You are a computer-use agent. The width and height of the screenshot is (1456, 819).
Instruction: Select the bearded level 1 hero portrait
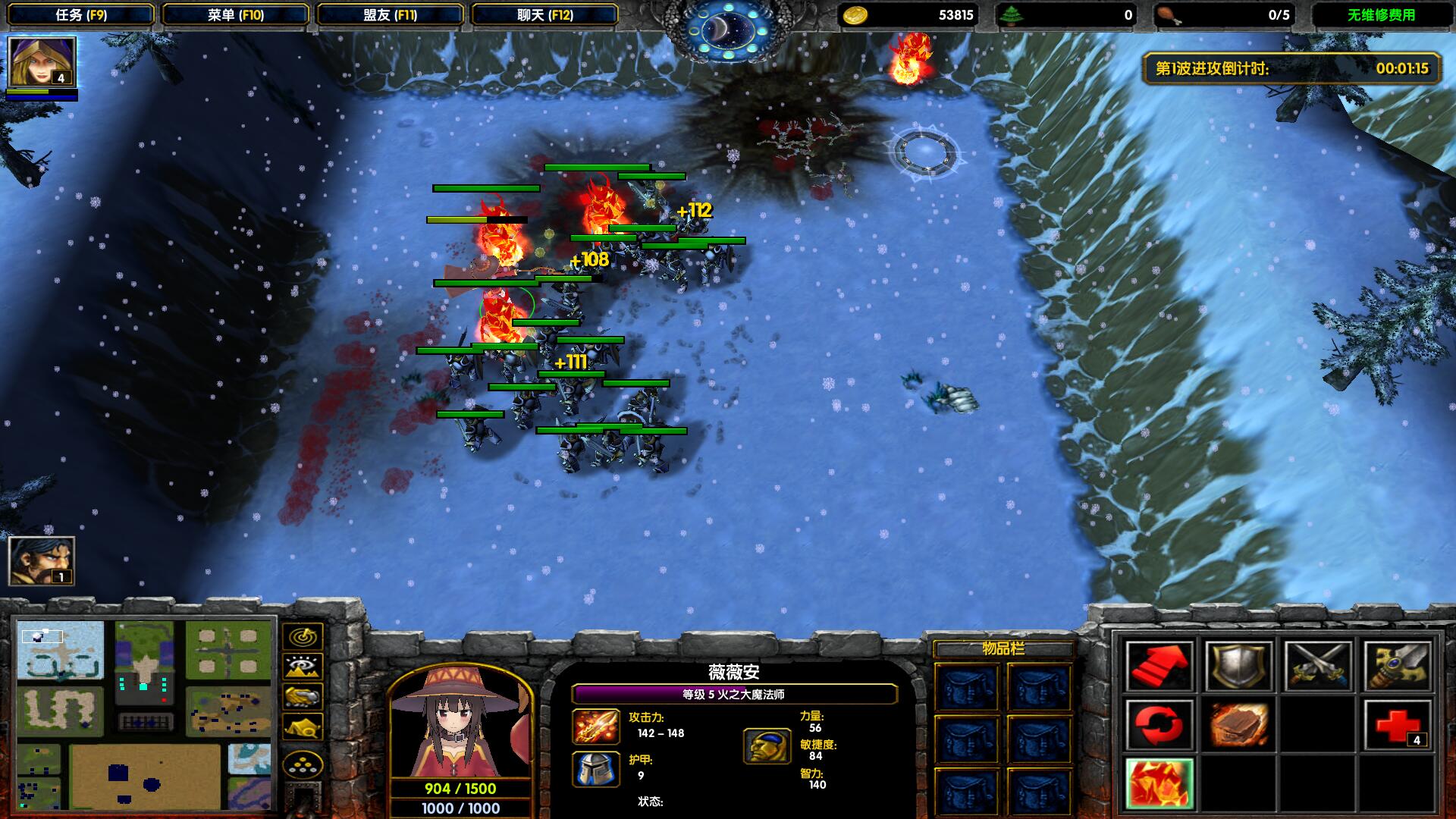point(42,561)
